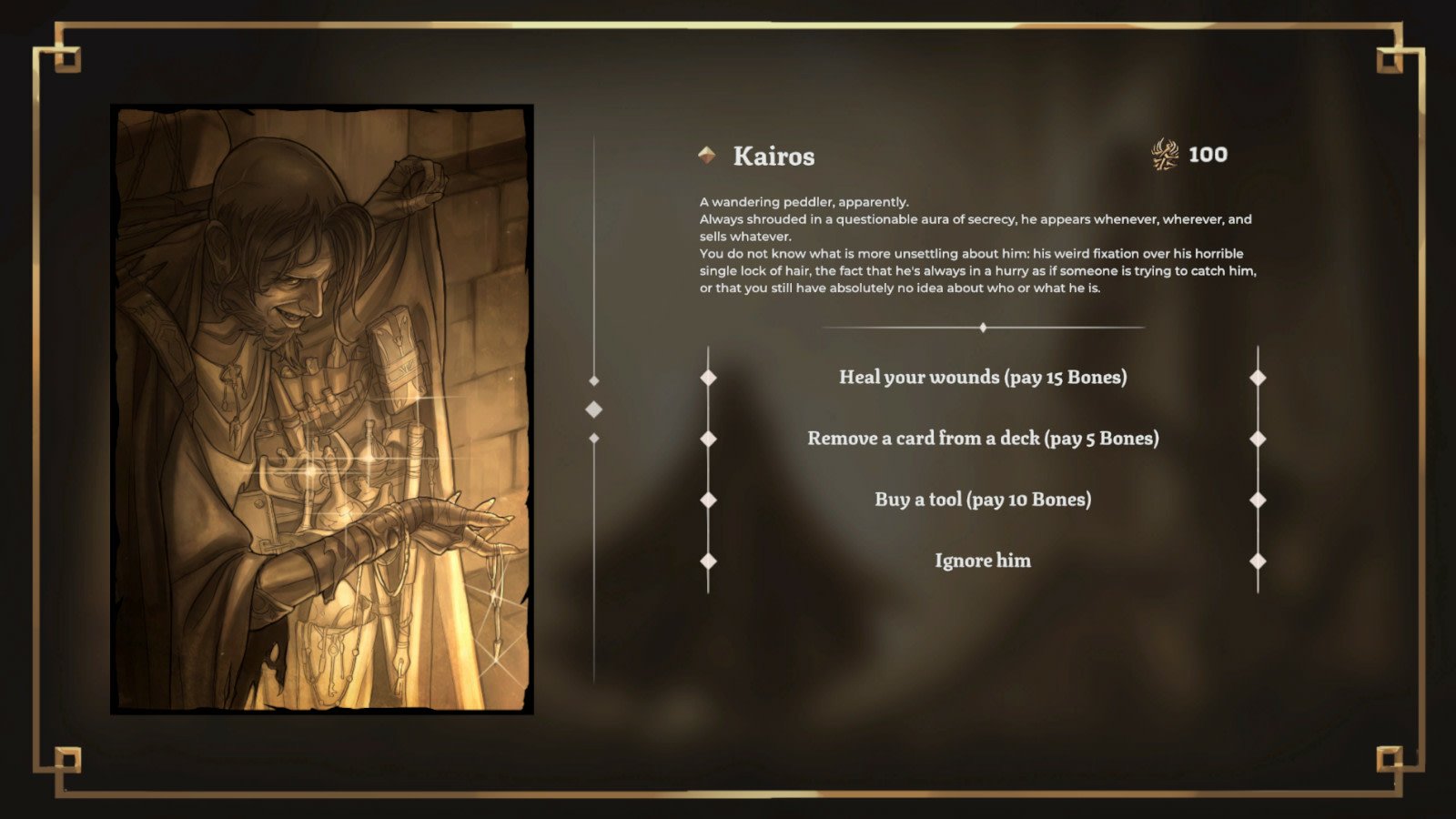Click the bones currency icon showing 100

point(1163,154)
